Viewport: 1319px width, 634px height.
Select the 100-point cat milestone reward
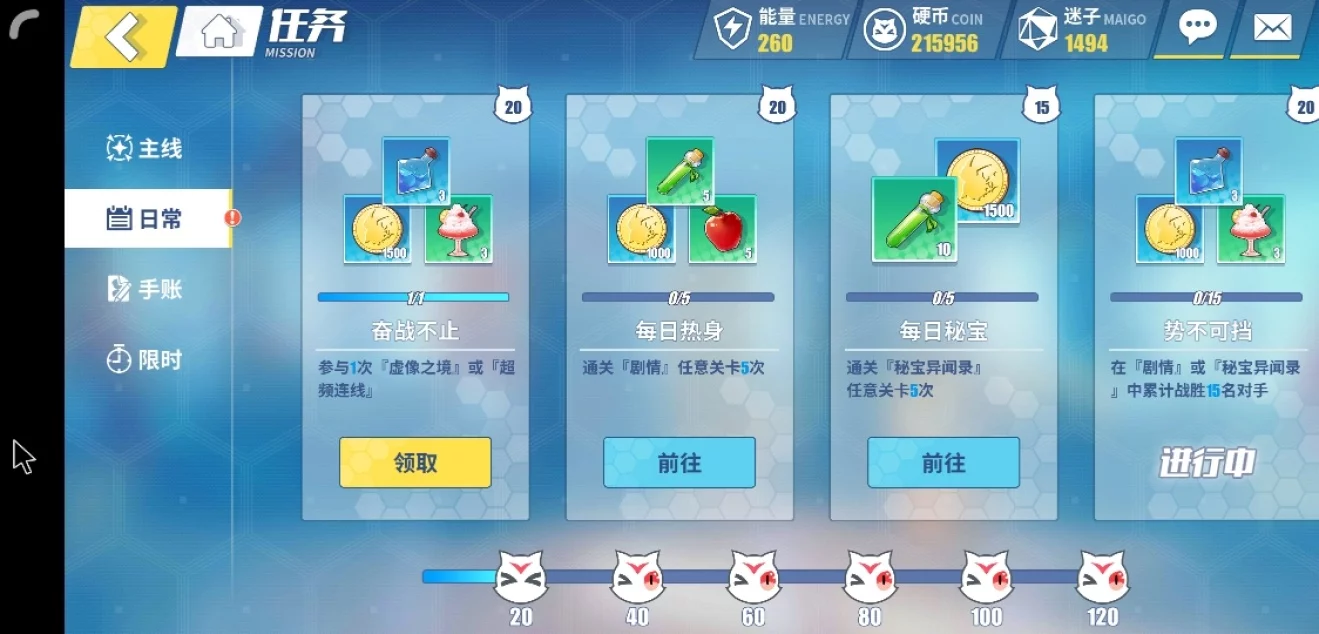tap(986, 578)
